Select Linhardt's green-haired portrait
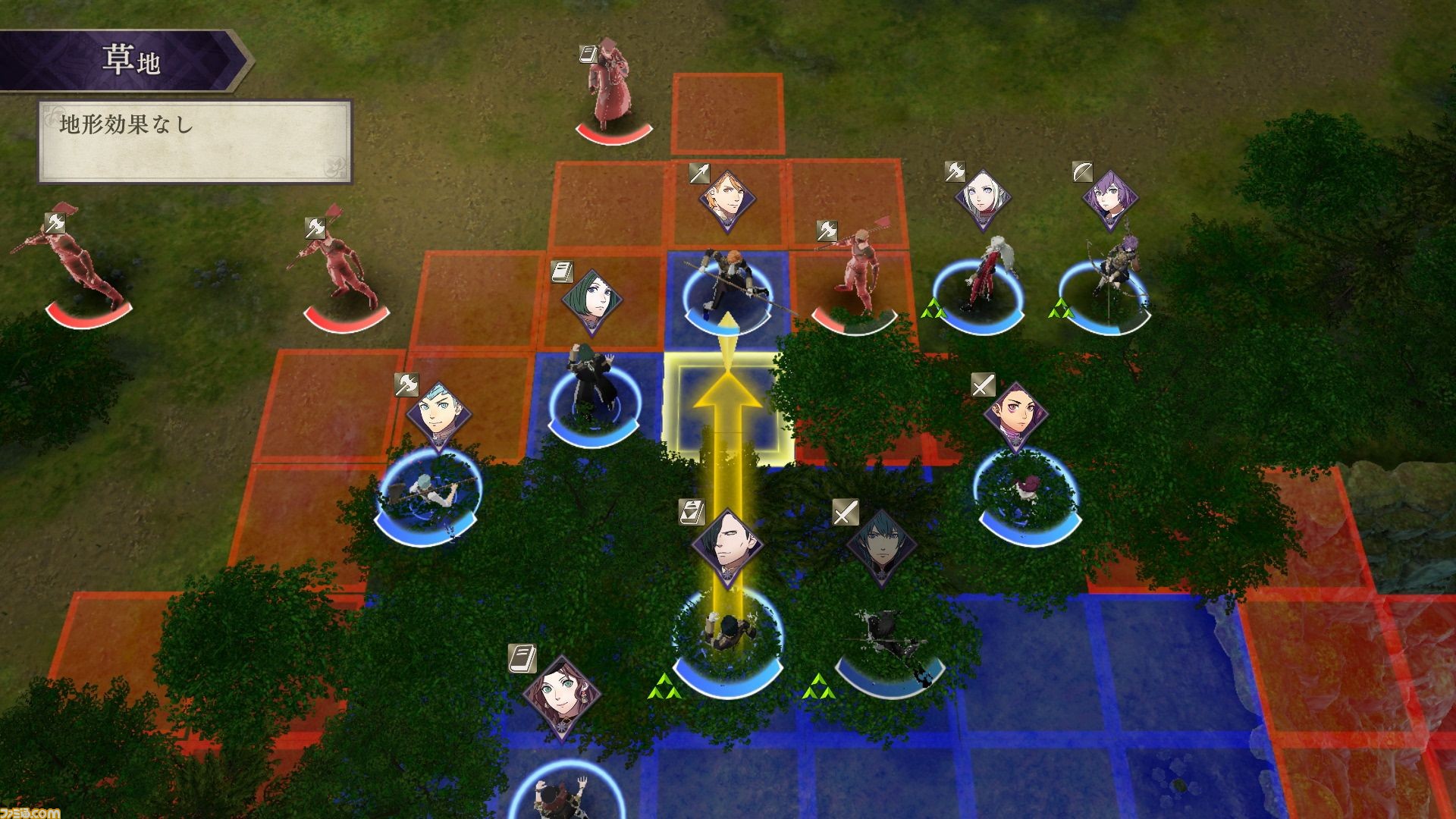 tap(592, 302)
